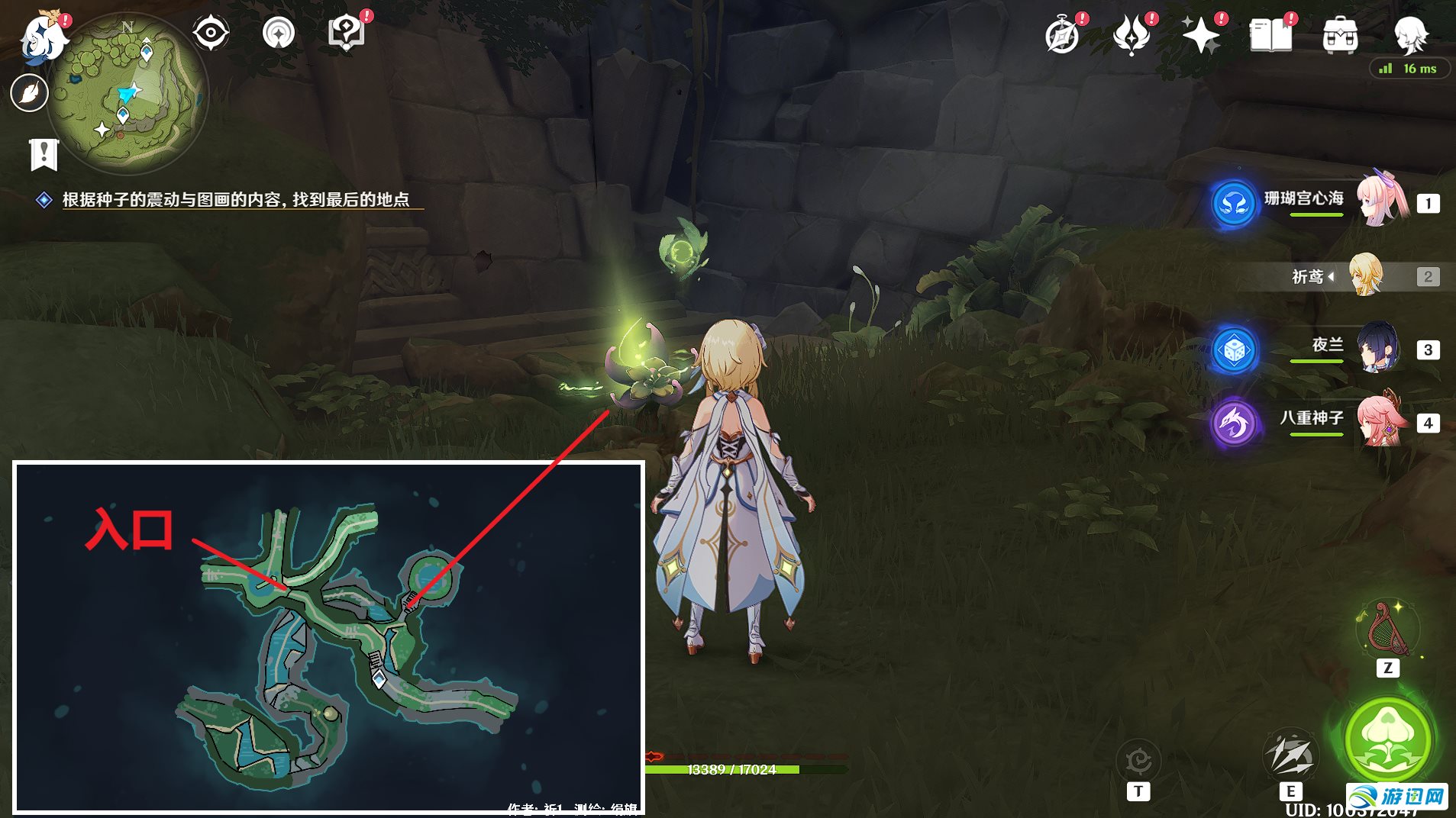Image resolution: width=1456 pixels, height=818 pixels.
Task: Toggle the elemental sight eye icon
Action: click(x=211, y=33)
